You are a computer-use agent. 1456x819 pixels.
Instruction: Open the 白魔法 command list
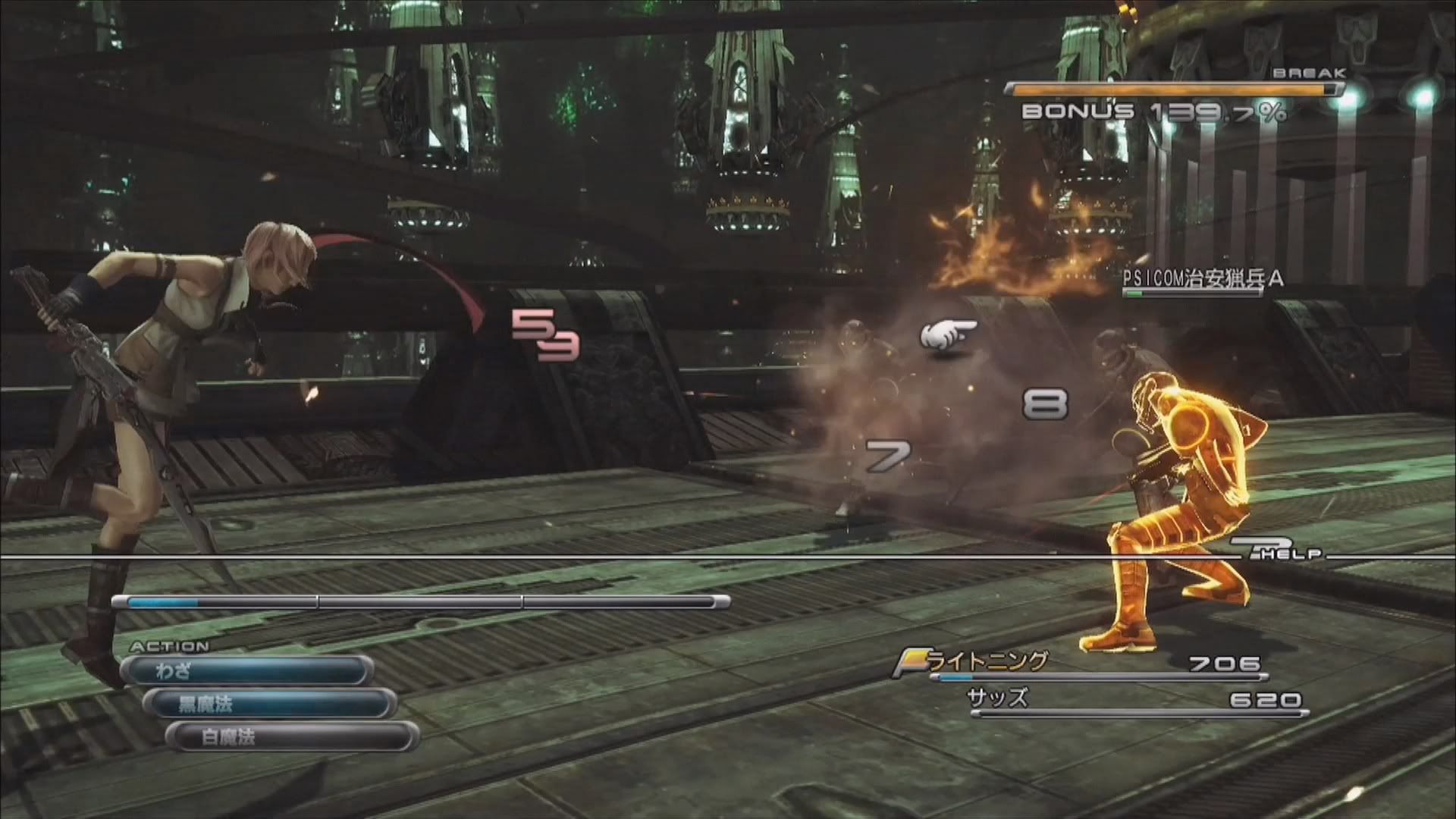[292, 736]
